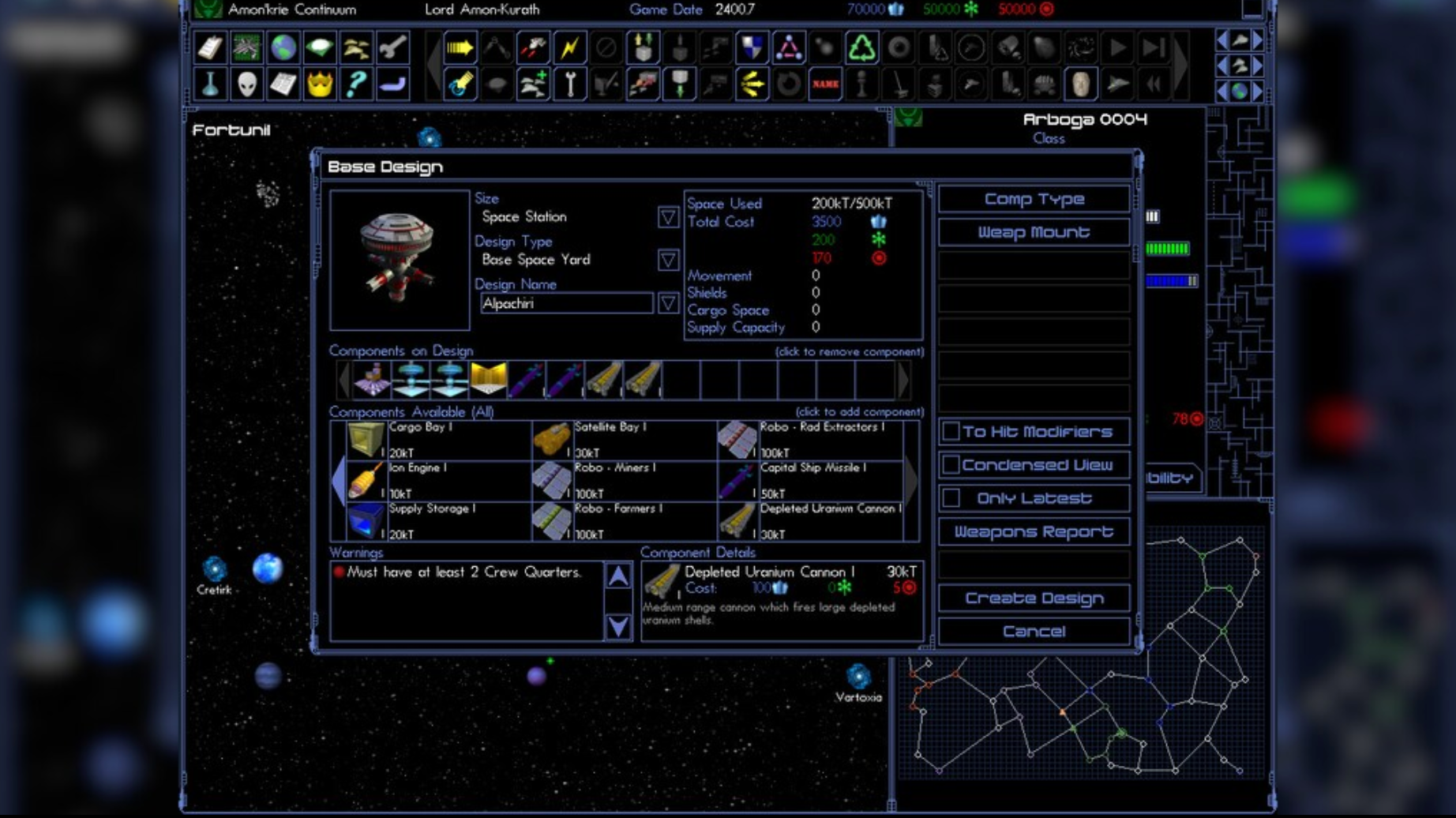
Task: Open the Weapons Report
Action: [x=1033, y=531]
